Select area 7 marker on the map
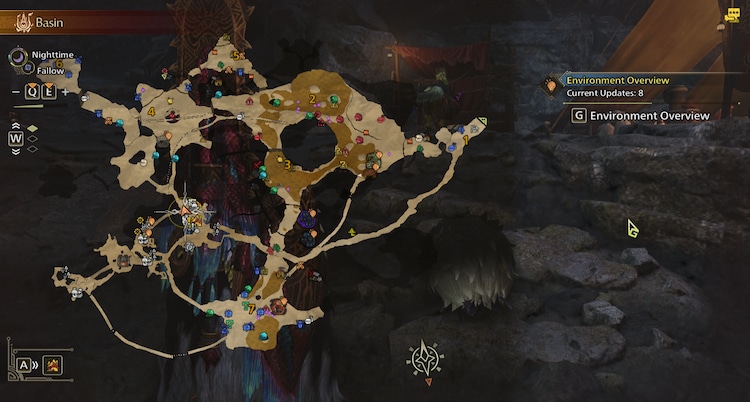This screenshot has width=750, height=402. pyautogui.click(x=250, y=308)
